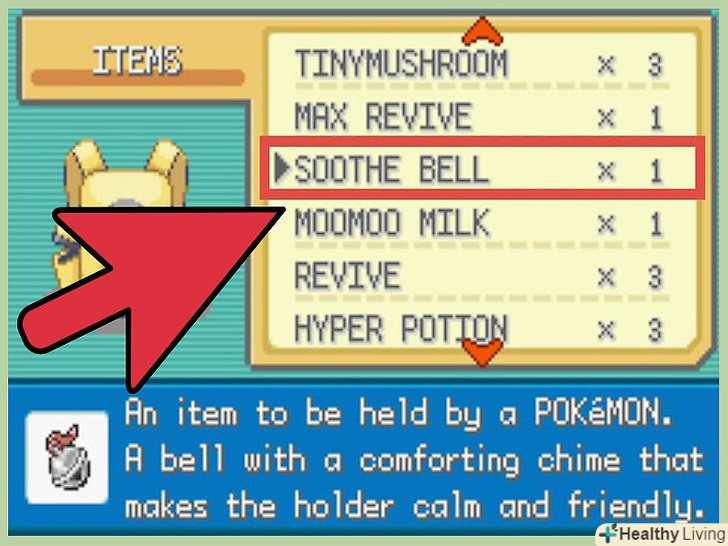
Task: Select the TinyMushroom item row
Action: pyautogui.click(x=478, y=66)
